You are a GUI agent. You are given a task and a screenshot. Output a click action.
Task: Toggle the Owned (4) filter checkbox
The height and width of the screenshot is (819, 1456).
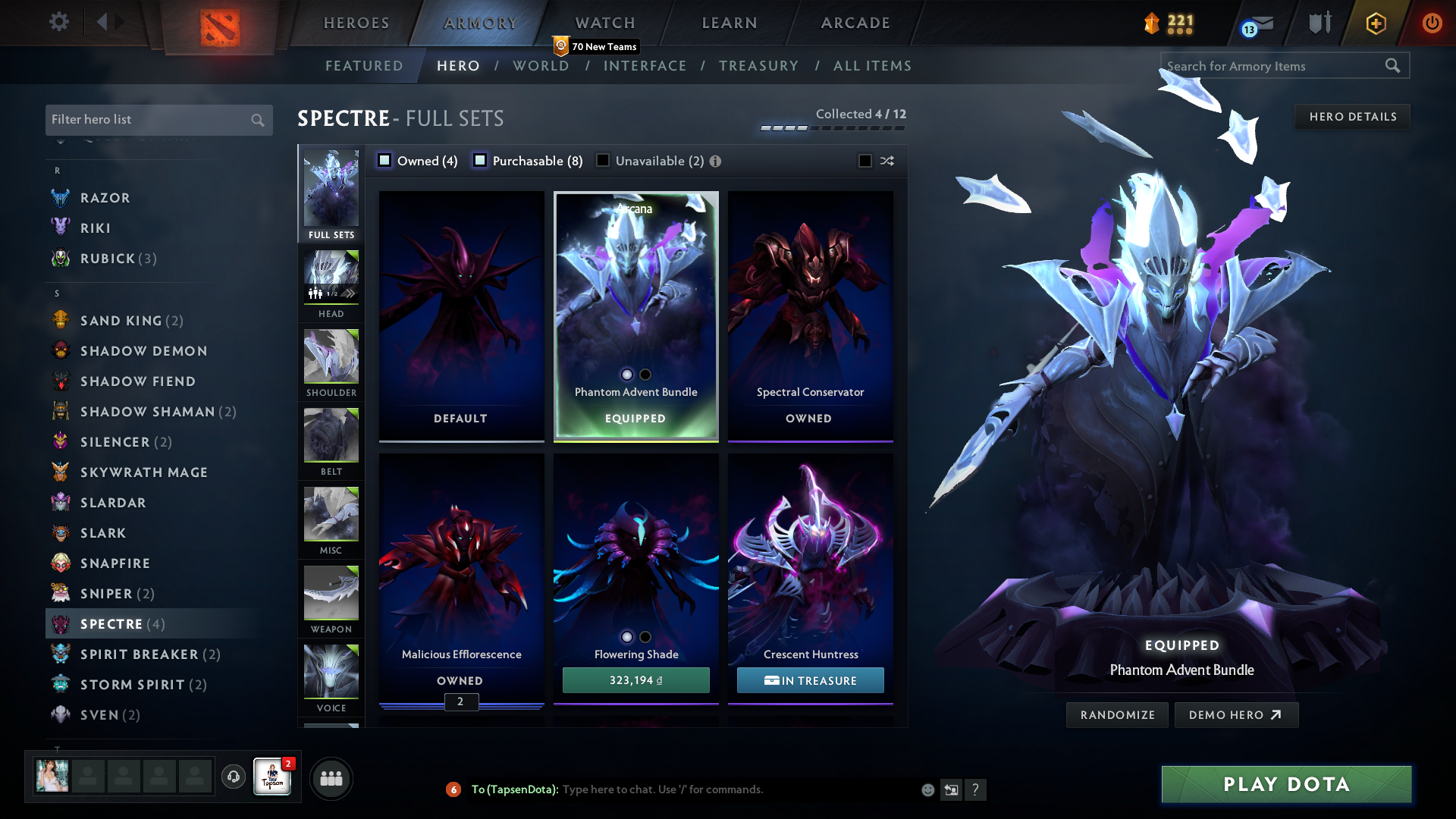(384, 161)
